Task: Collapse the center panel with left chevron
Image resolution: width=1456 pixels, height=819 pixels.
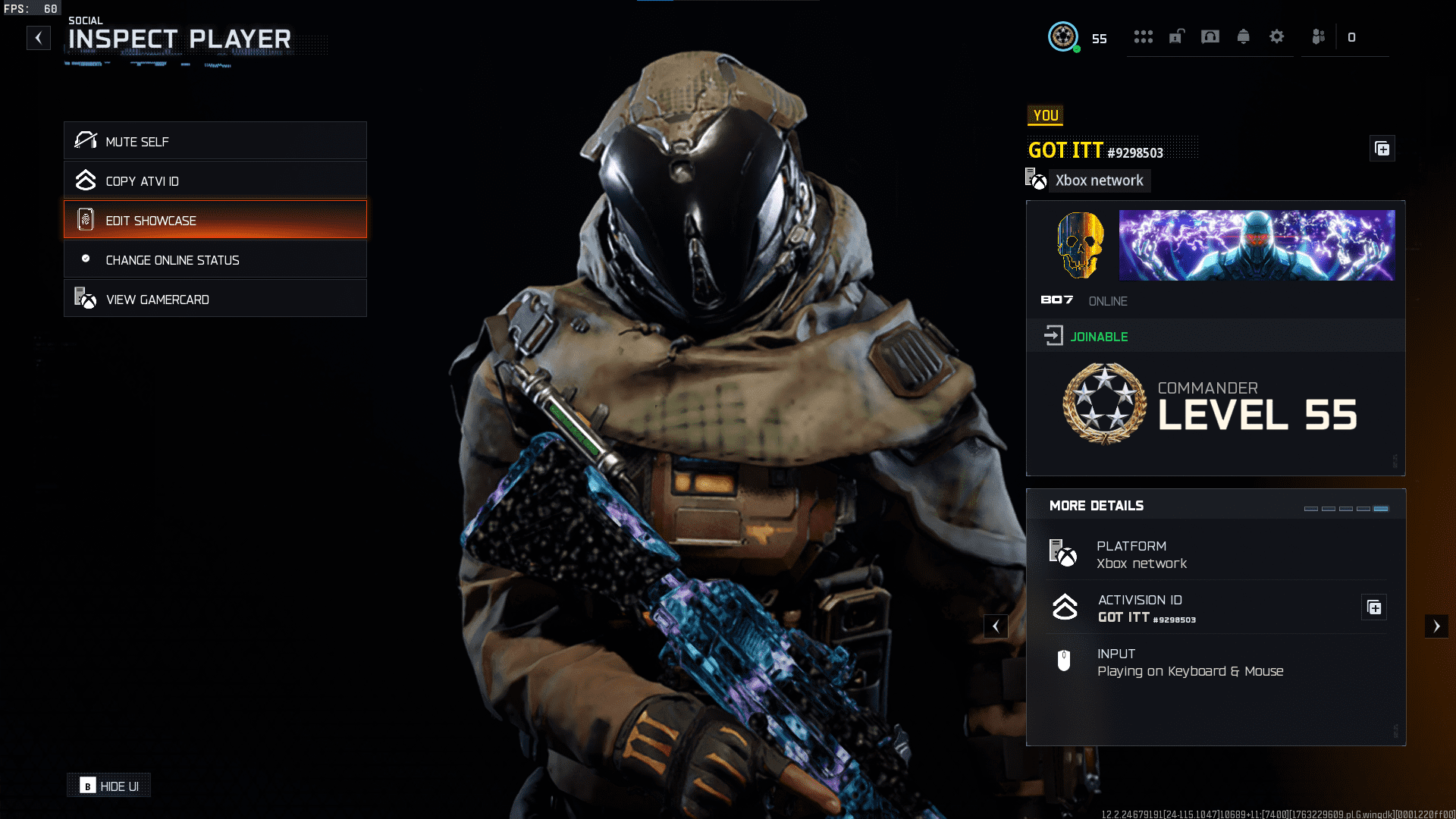Action: click(x=996, y=626)
